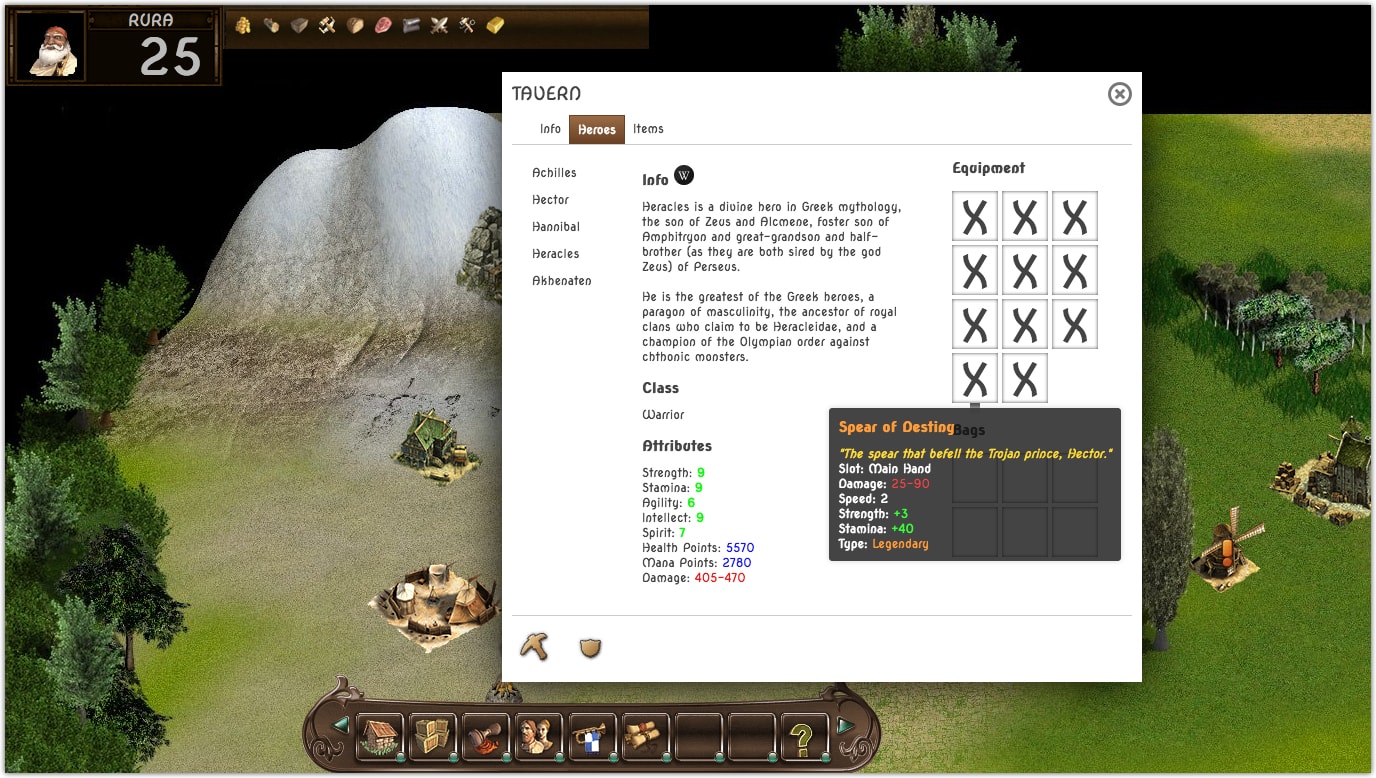This screenshot has height=778, width=1376.
Task: Open the Items tab
Action: tap(648, 129)
